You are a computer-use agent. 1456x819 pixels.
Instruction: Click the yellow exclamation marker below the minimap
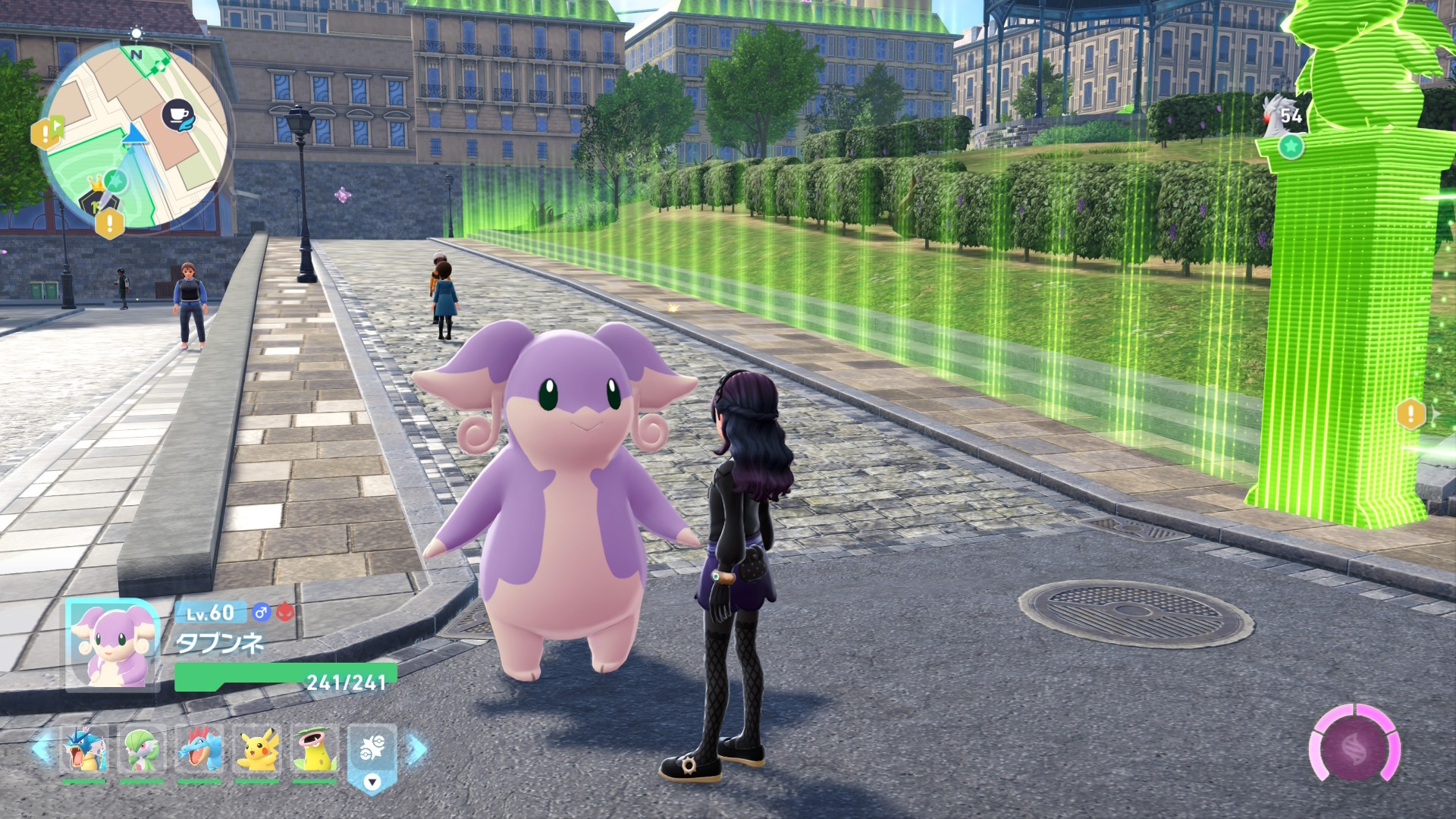pyautogui.click(x=110, y=224)
